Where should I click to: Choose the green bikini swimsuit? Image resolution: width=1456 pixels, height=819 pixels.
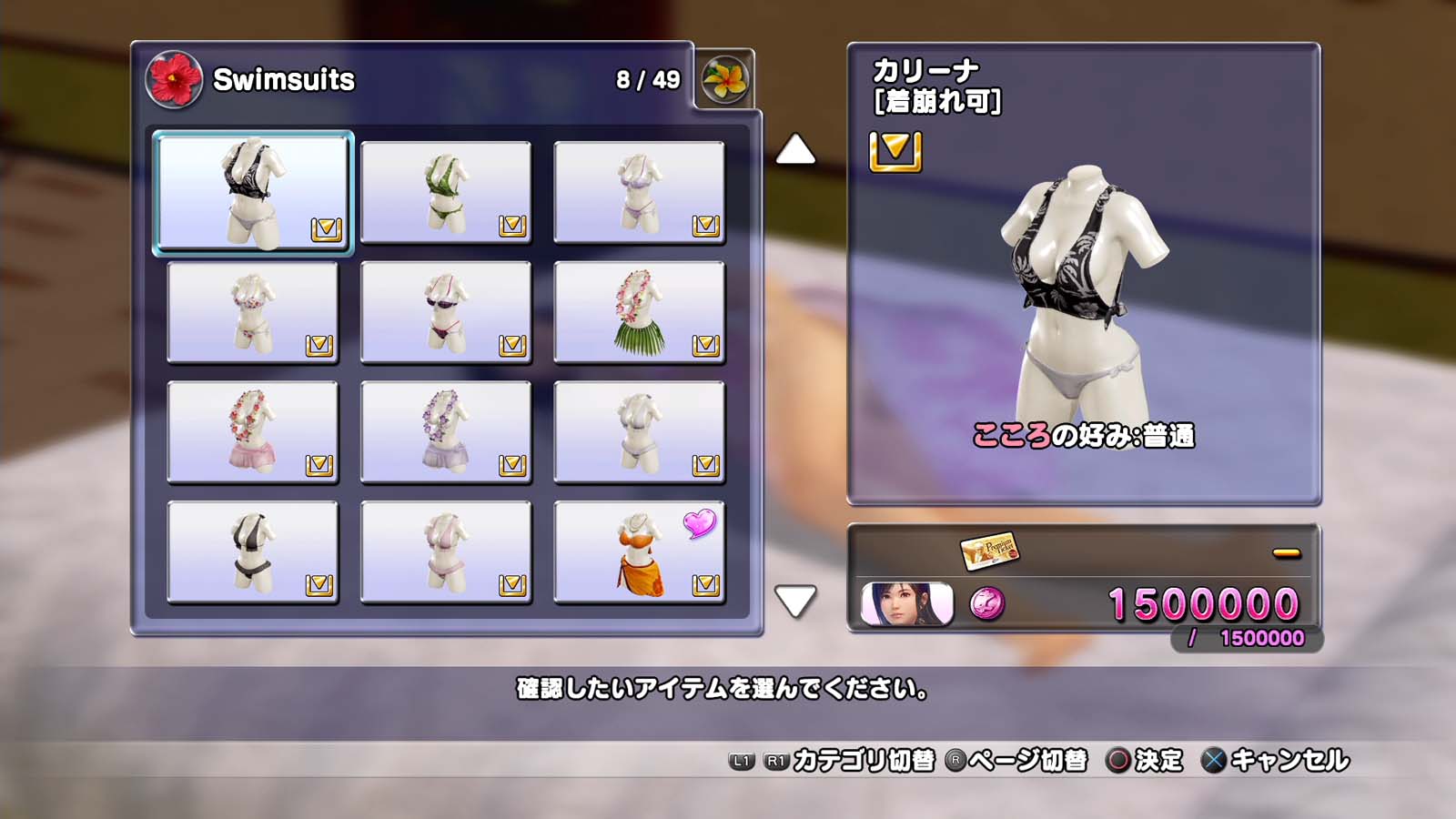(x=446, y=192)
